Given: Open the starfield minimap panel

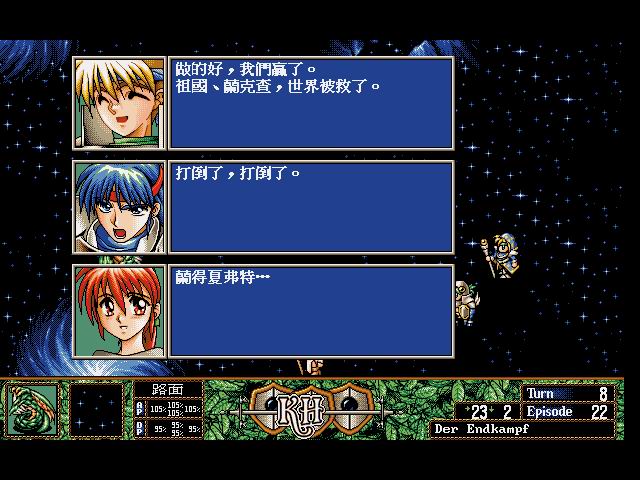Looking at the screenshot, I should point(95,409).
